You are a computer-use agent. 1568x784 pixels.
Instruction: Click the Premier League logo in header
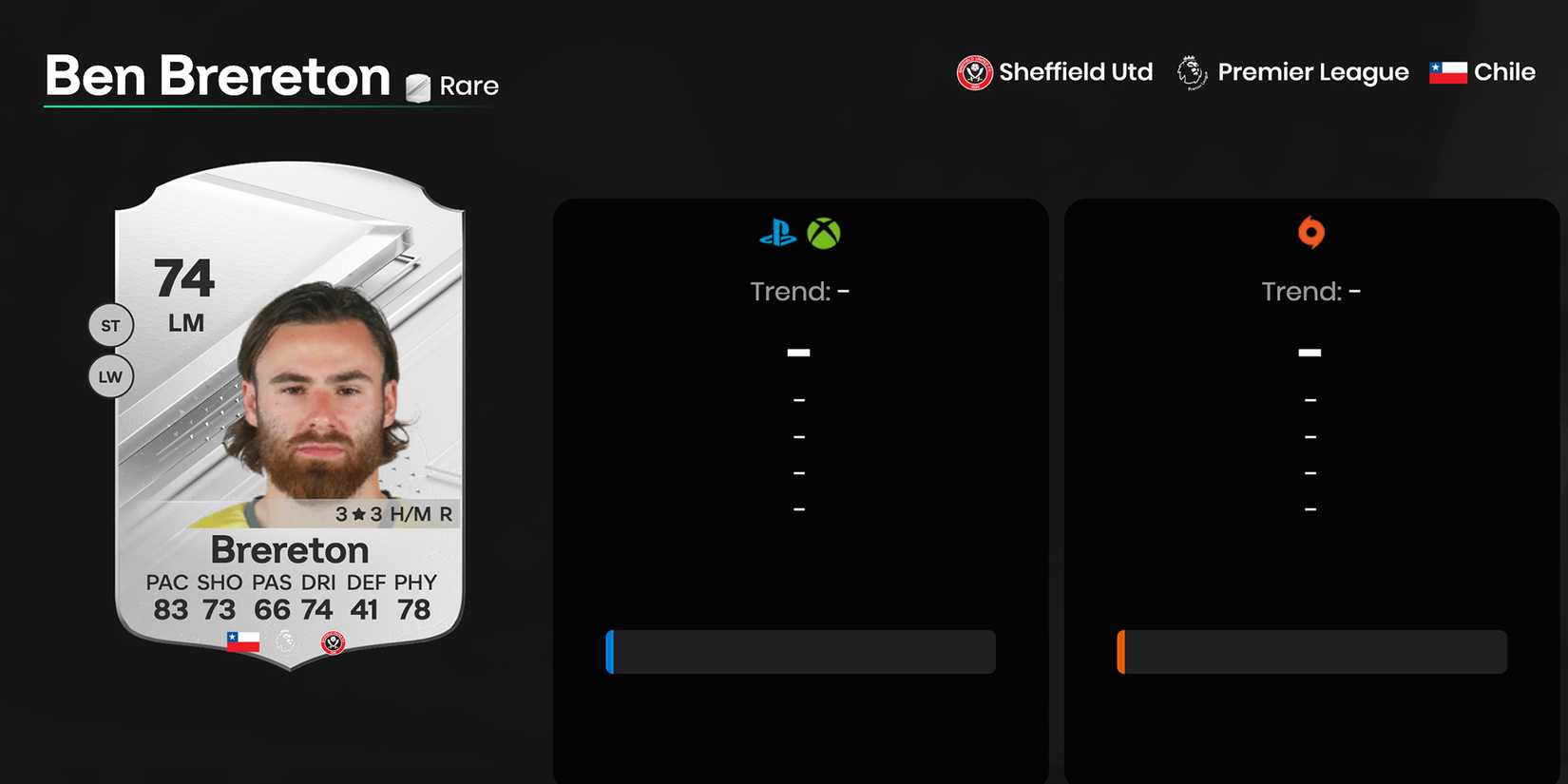1190,71
